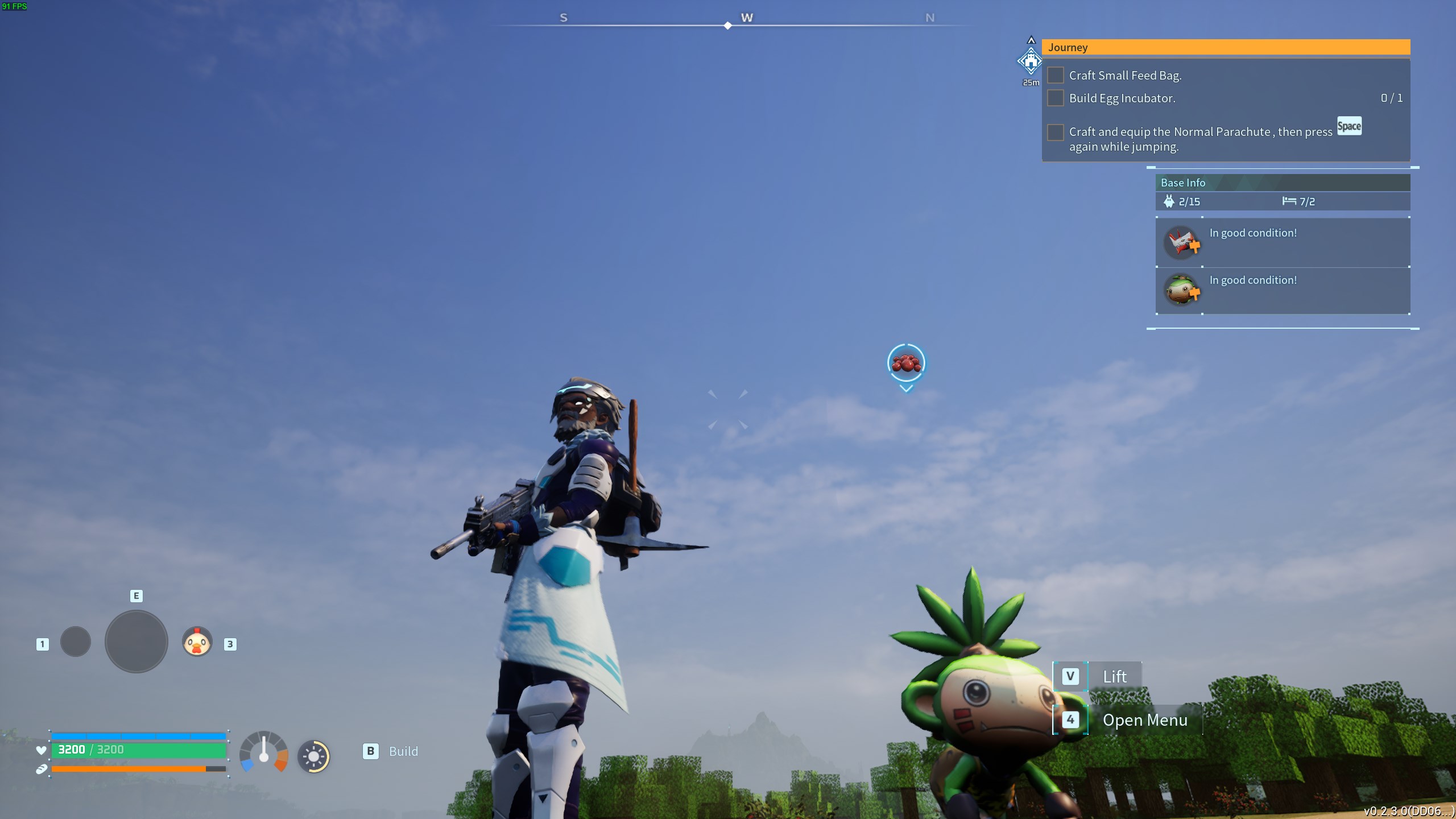Select the Chikipi Pal in hotbar slot 3
The height and width of the screenshot is (819, 1456).
coord(196,642)
